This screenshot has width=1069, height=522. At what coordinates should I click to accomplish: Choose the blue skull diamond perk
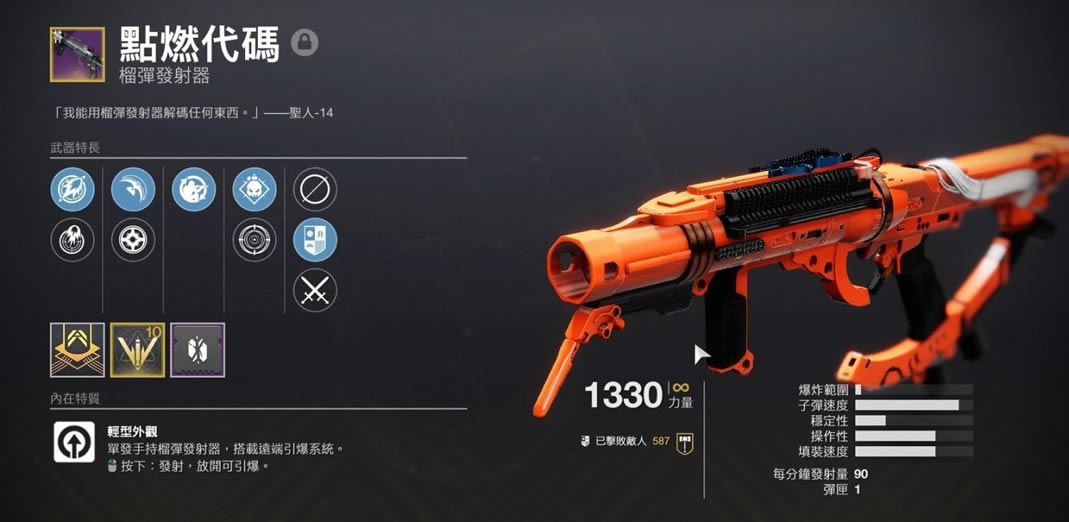tap(254, 189)
